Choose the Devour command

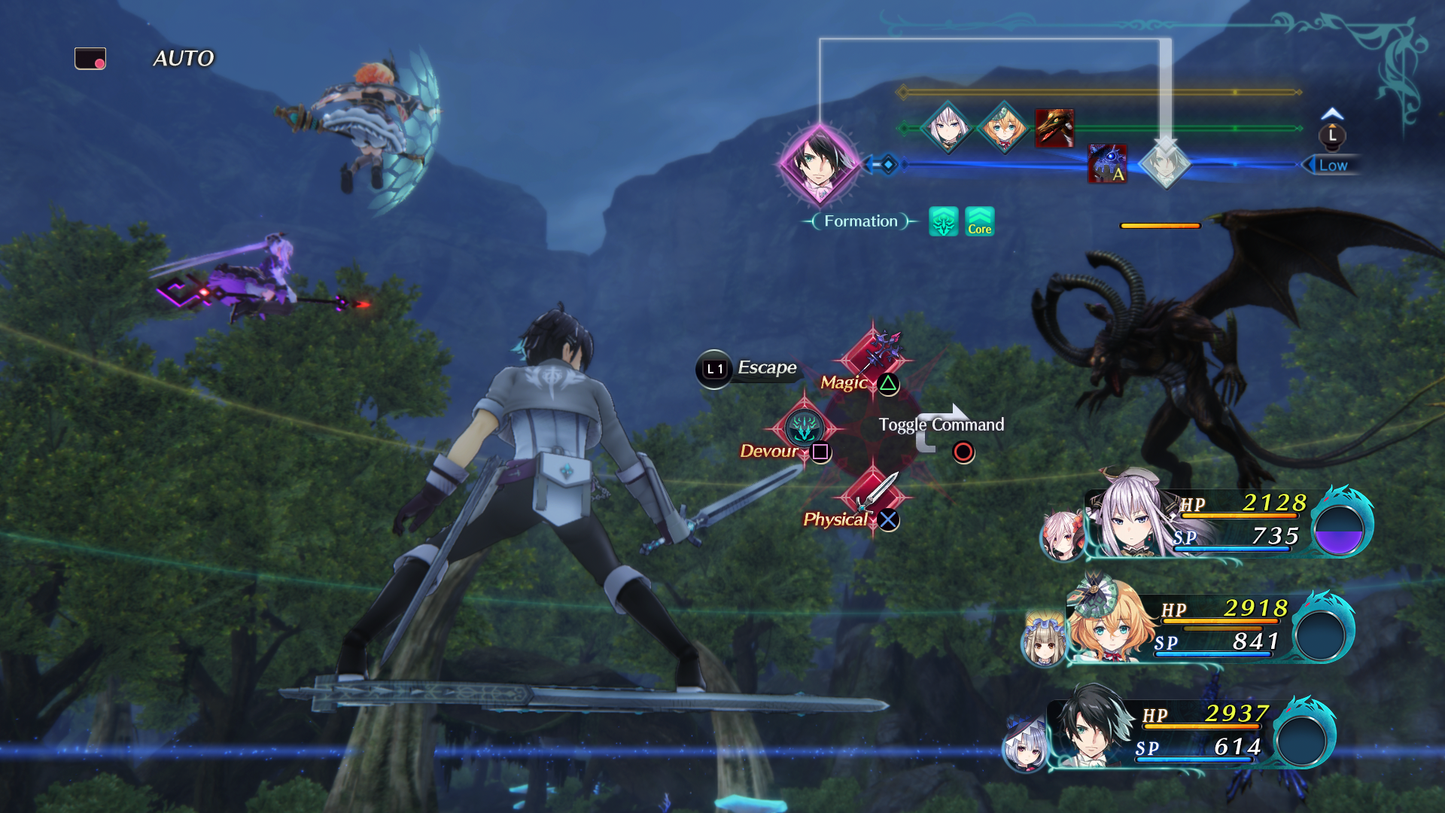point(803,428)
